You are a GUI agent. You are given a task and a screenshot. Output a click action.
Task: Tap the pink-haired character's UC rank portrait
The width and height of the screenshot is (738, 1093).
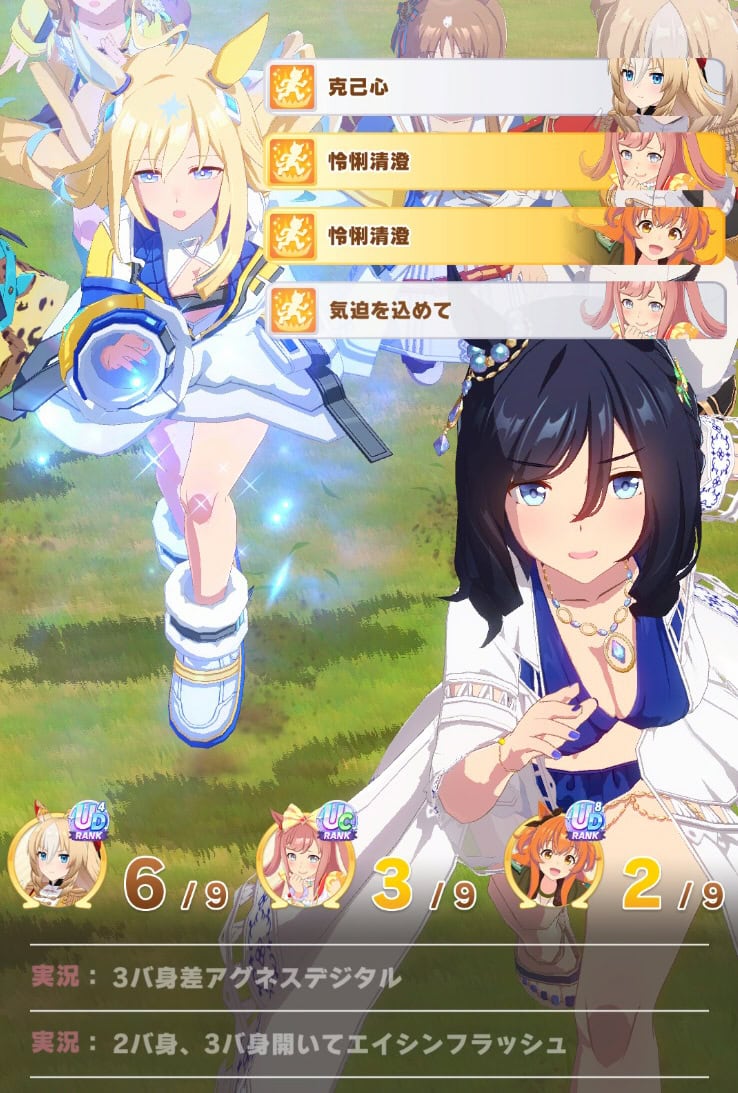(x=304, y=862)
